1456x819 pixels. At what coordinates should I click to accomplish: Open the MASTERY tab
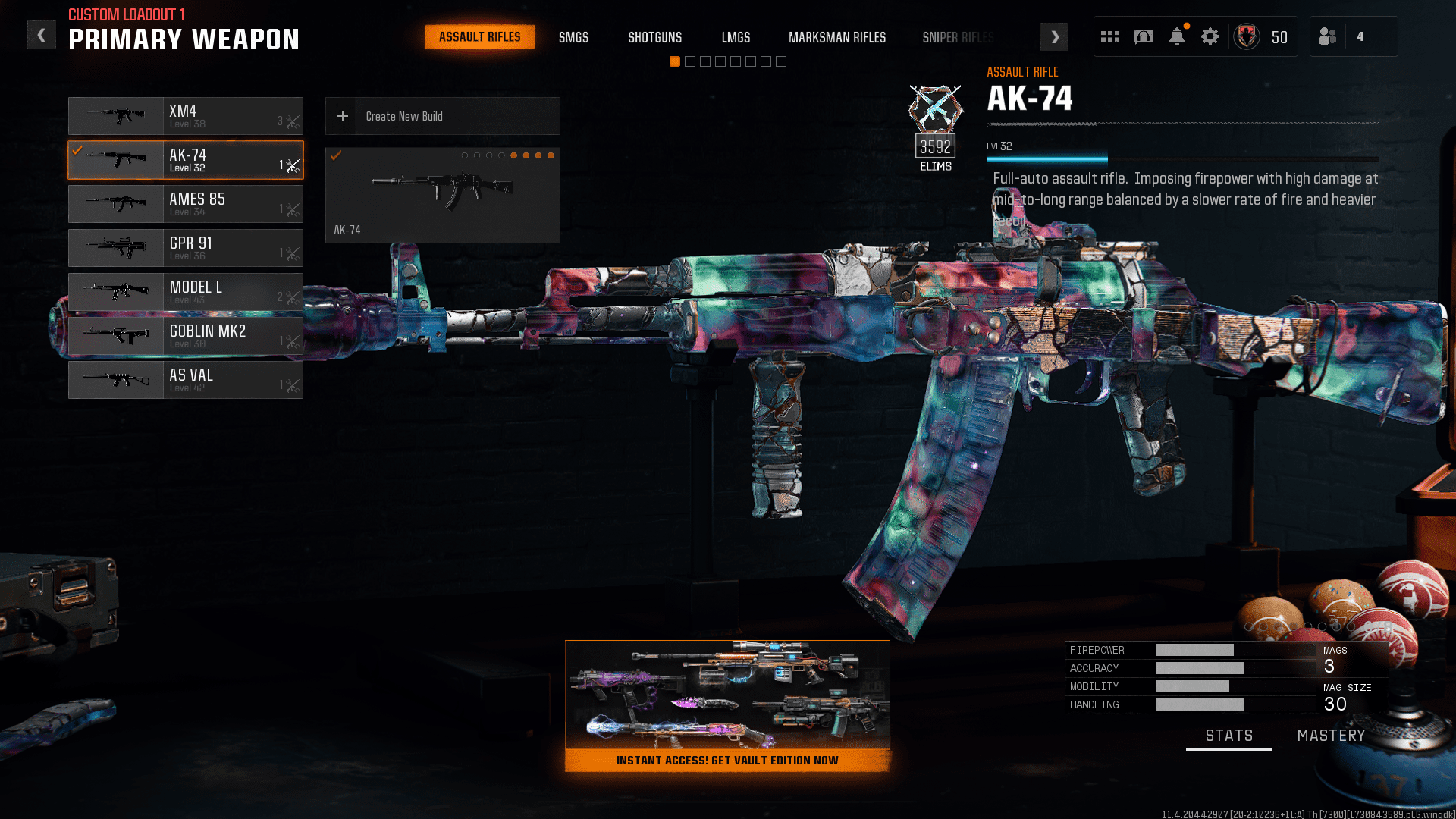(1331, 735)
